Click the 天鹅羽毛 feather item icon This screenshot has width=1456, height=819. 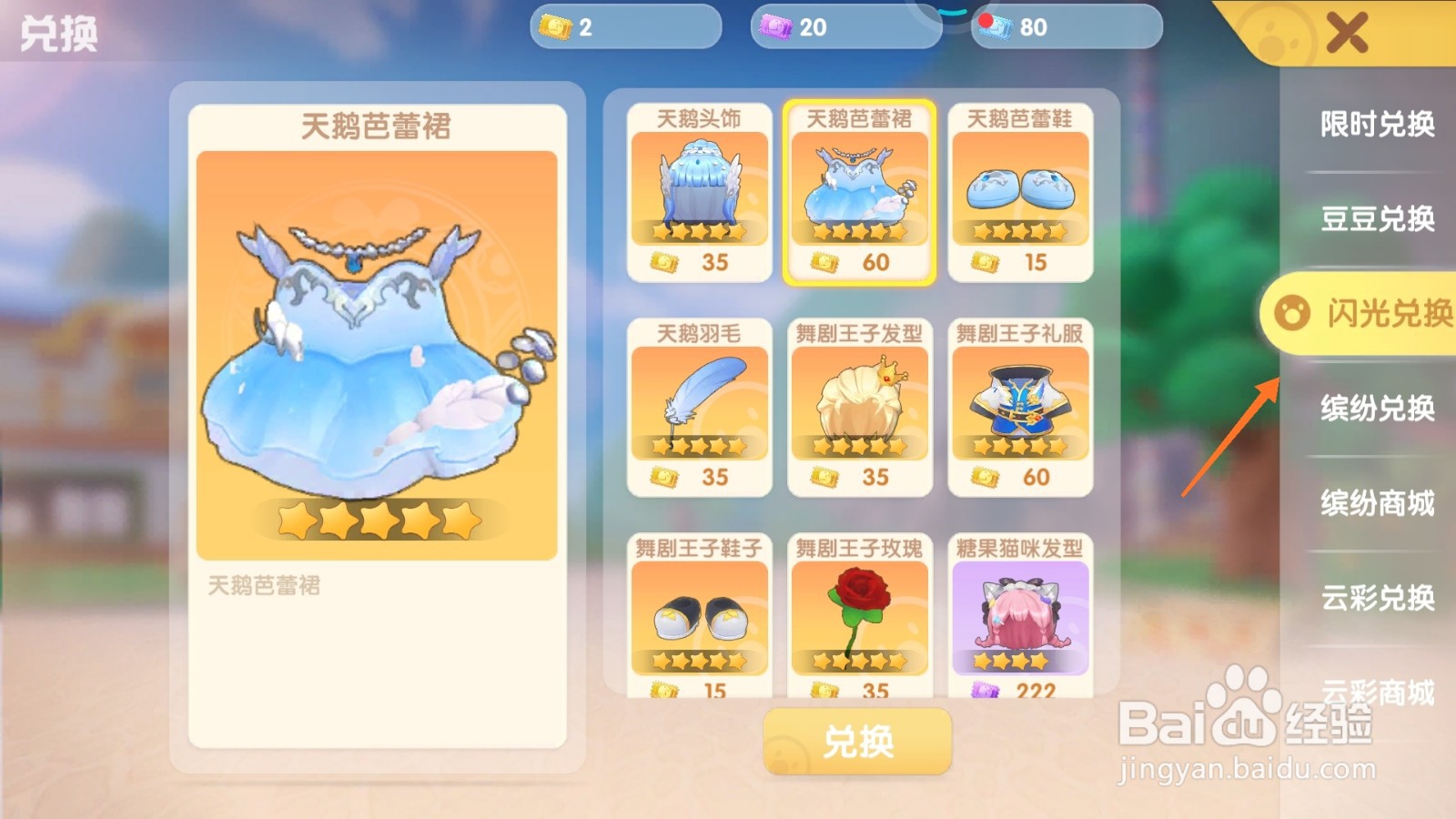pyautogui.click(x=699, y=400)
